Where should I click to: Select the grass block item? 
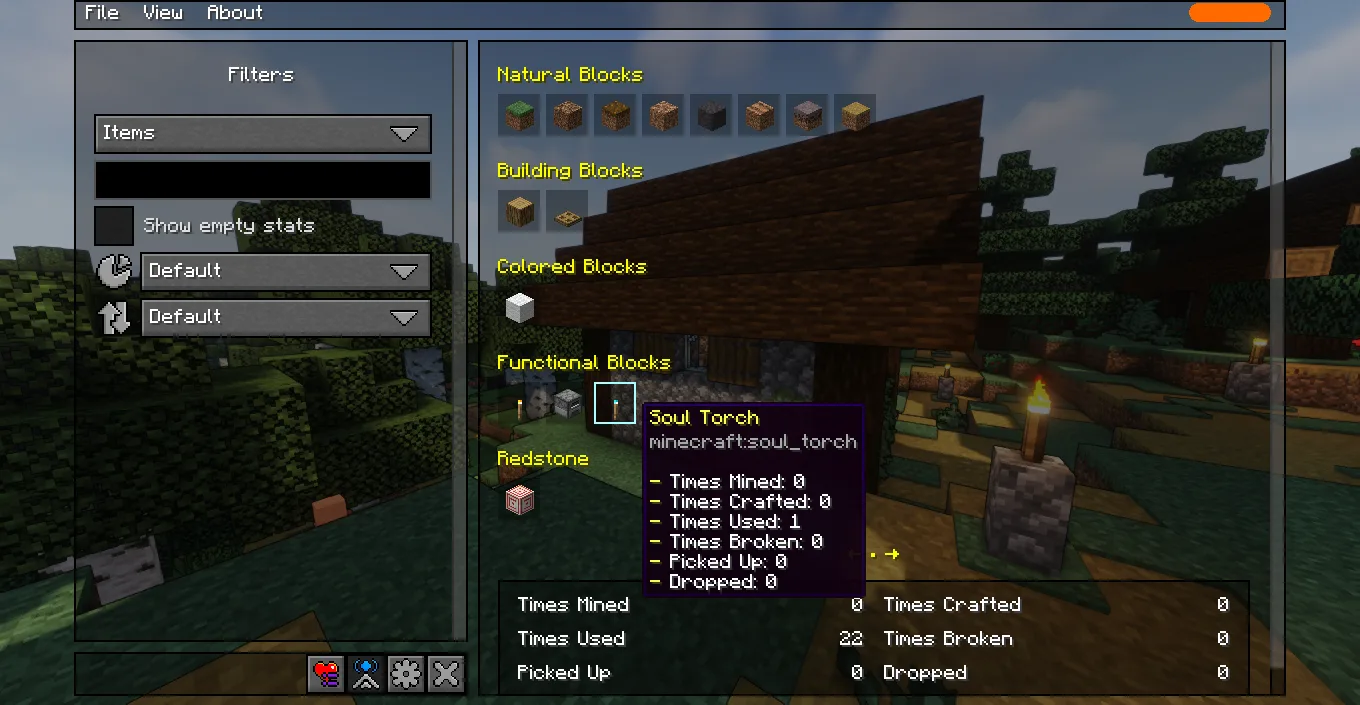pos(520,115)
